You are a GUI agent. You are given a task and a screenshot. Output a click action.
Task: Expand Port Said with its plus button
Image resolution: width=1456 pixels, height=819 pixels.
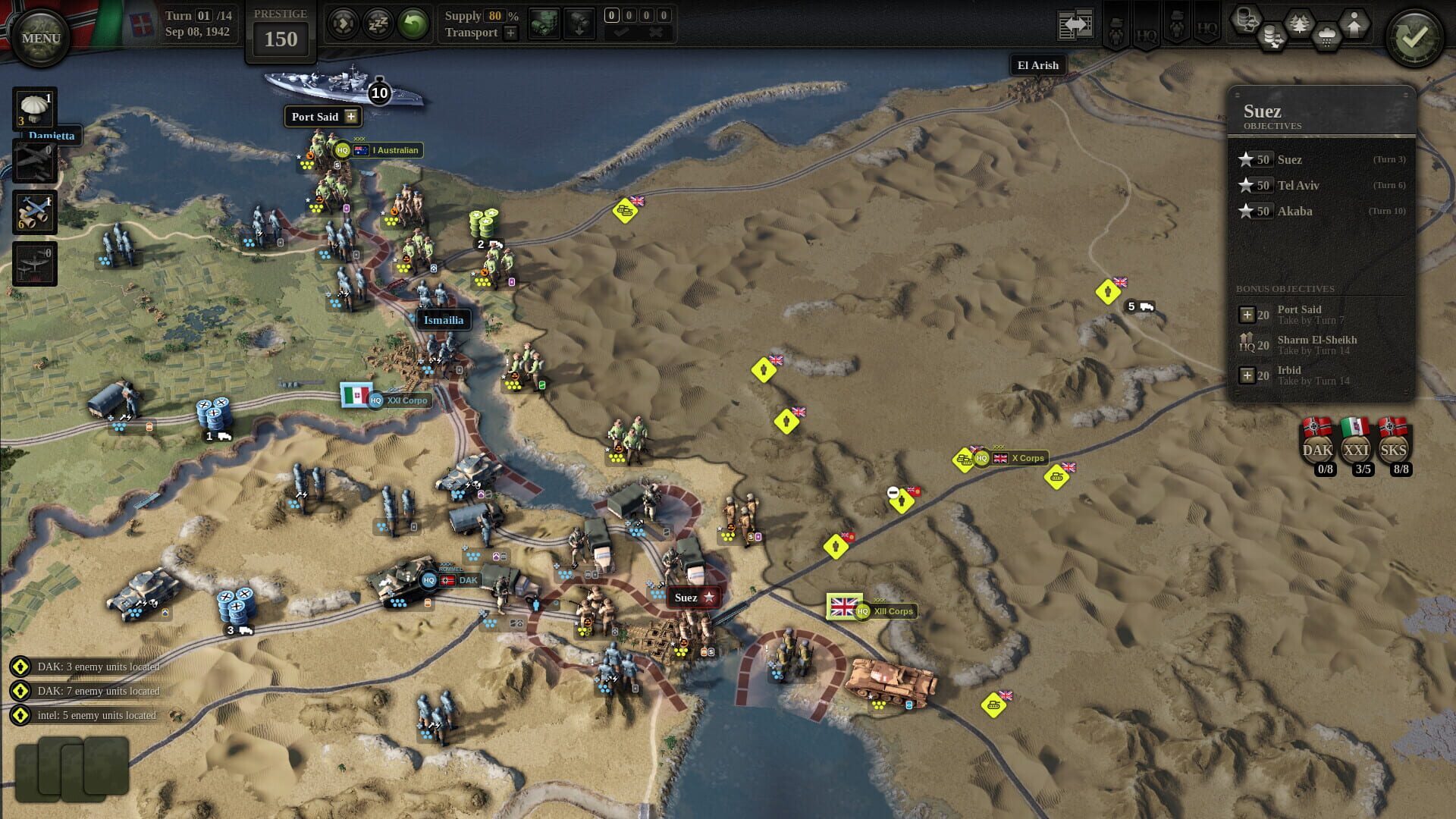pyautogui.click(x=350, y=116)
